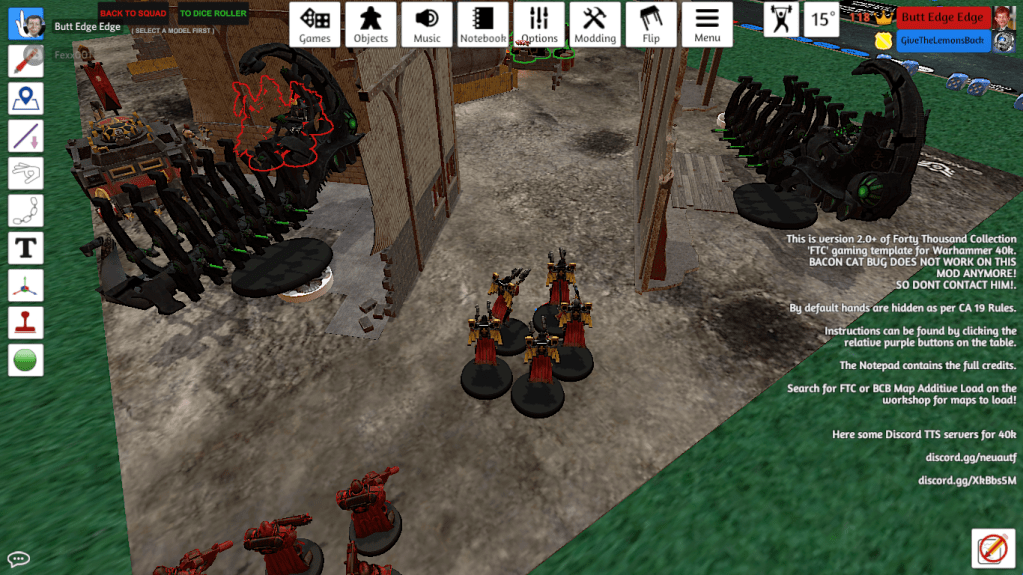Select the red stamp decal tool
Screen dimensions: 1023x575
click(26, 322)
